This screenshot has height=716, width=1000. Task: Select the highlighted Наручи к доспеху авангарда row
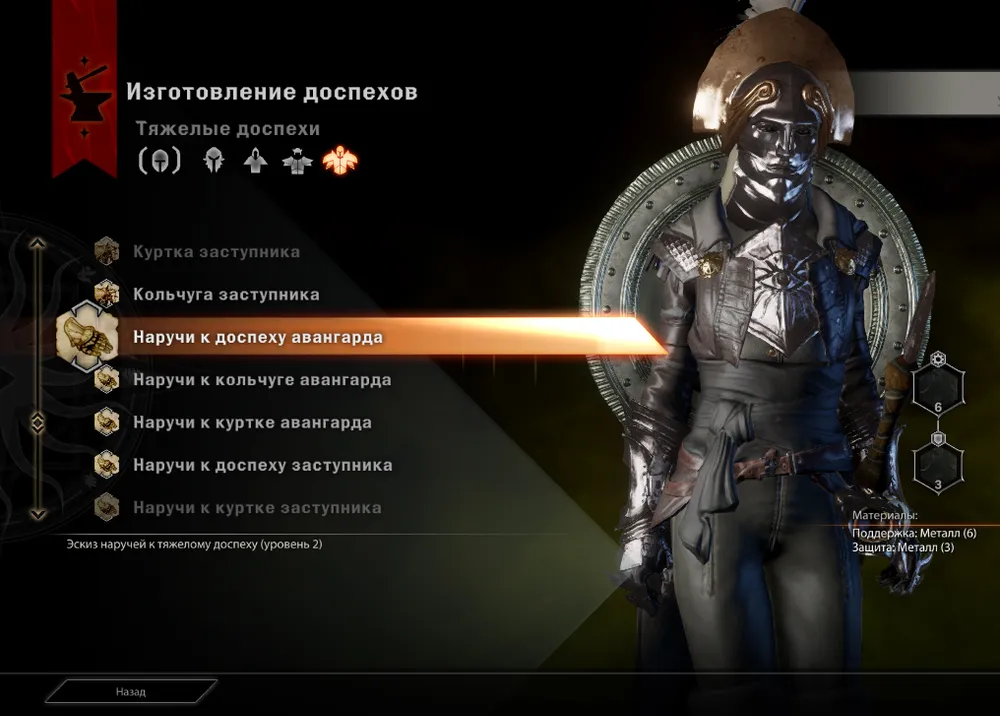(x=257, y=338)
